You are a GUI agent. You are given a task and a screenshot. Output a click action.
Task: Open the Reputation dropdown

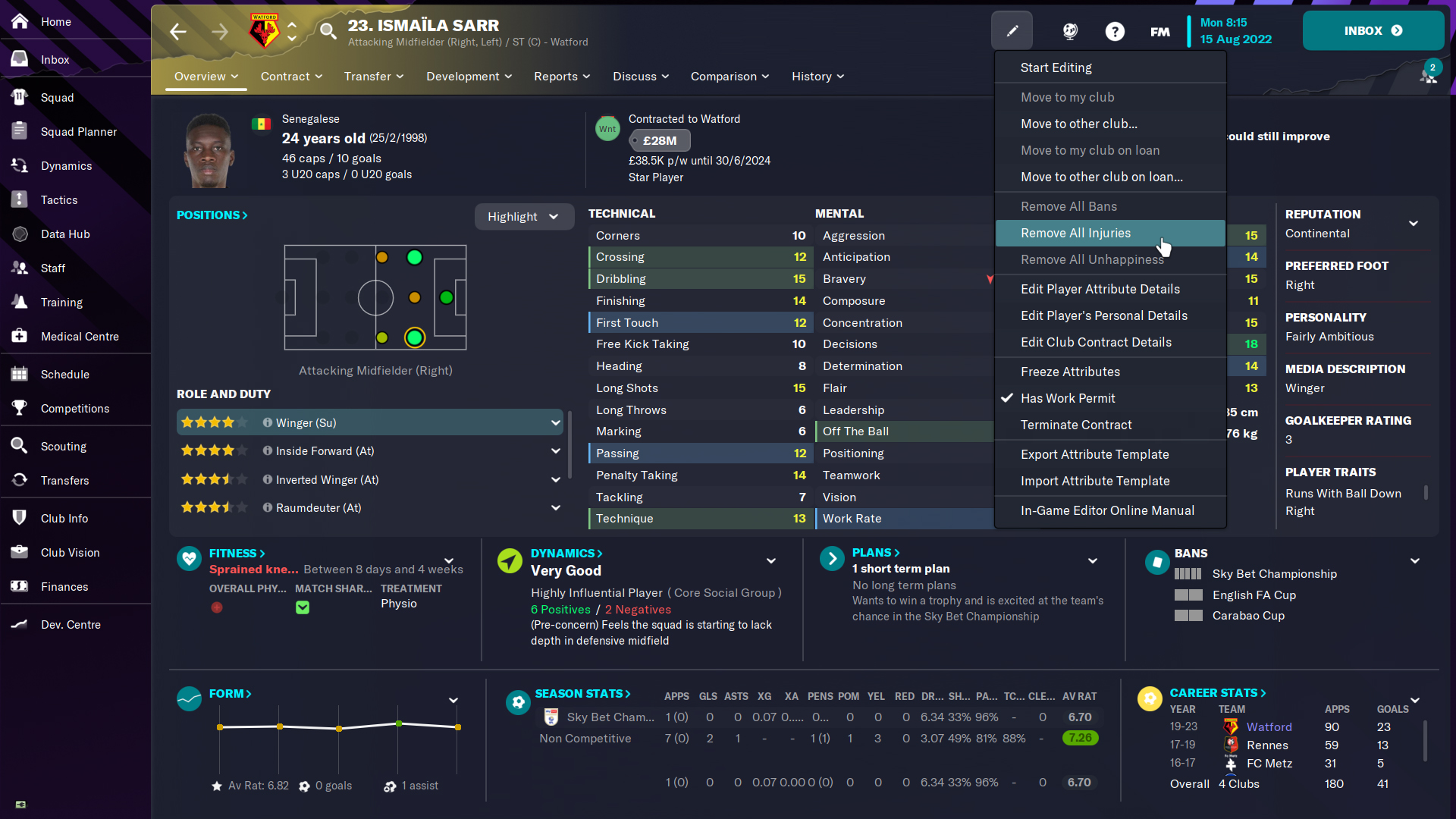[x=1414, y=224]
